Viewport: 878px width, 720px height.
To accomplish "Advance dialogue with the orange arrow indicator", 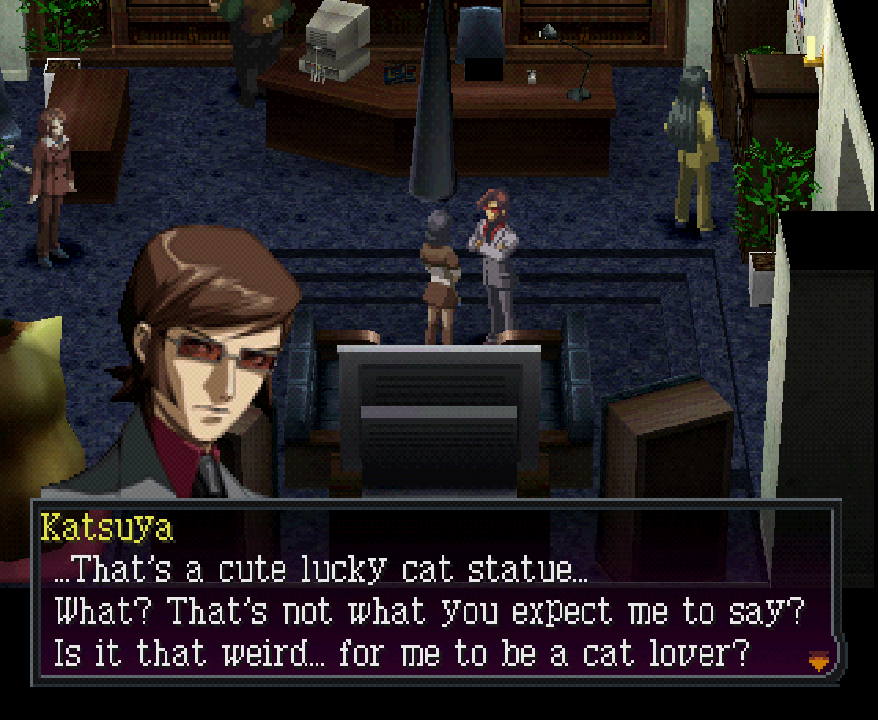I will coord(819,660).
